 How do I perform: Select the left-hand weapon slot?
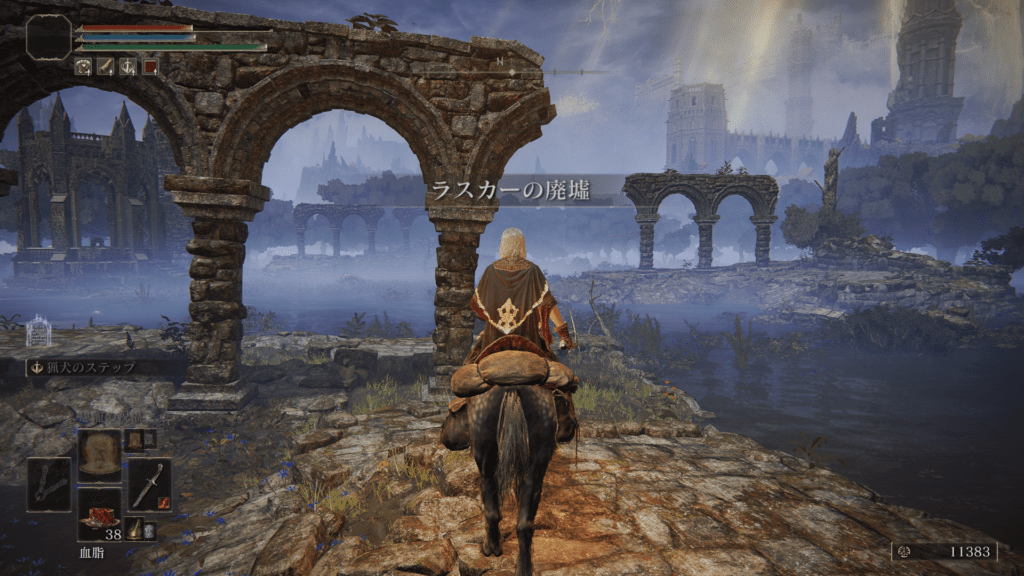point(49,484)
